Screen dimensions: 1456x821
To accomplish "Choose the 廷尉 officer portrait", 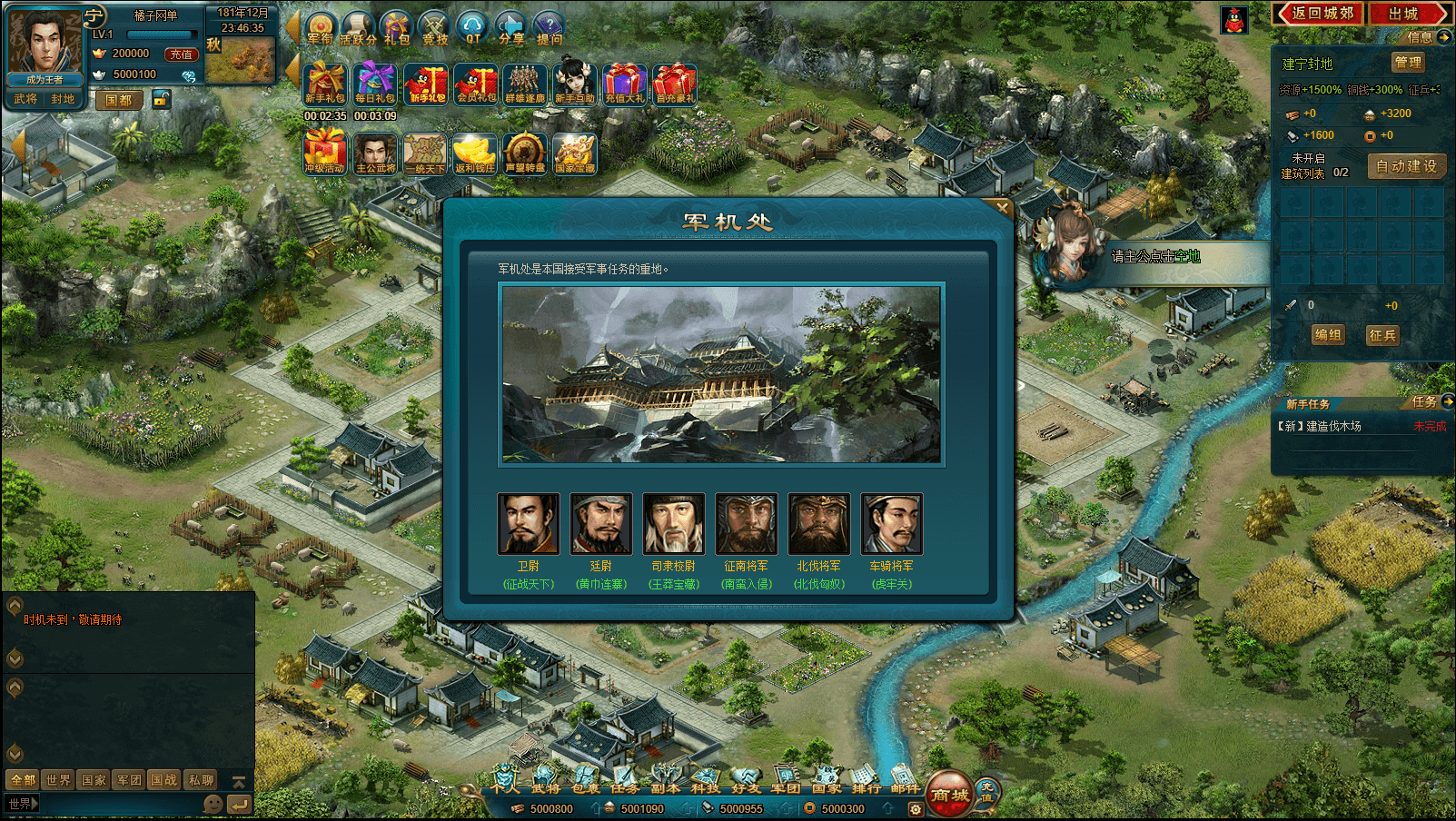I will pos(601,524).
